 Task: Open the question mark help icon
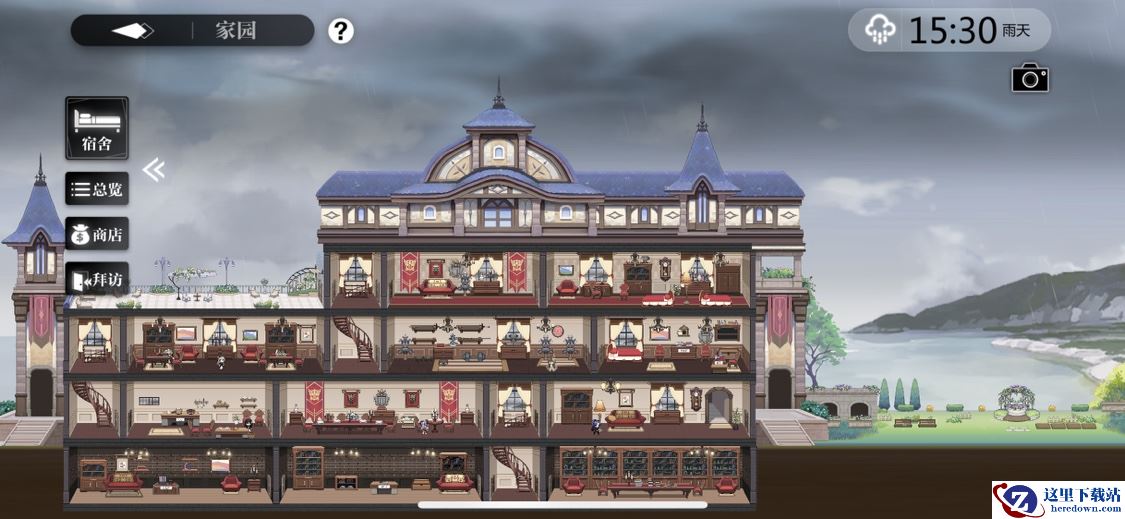coord(341,31)
